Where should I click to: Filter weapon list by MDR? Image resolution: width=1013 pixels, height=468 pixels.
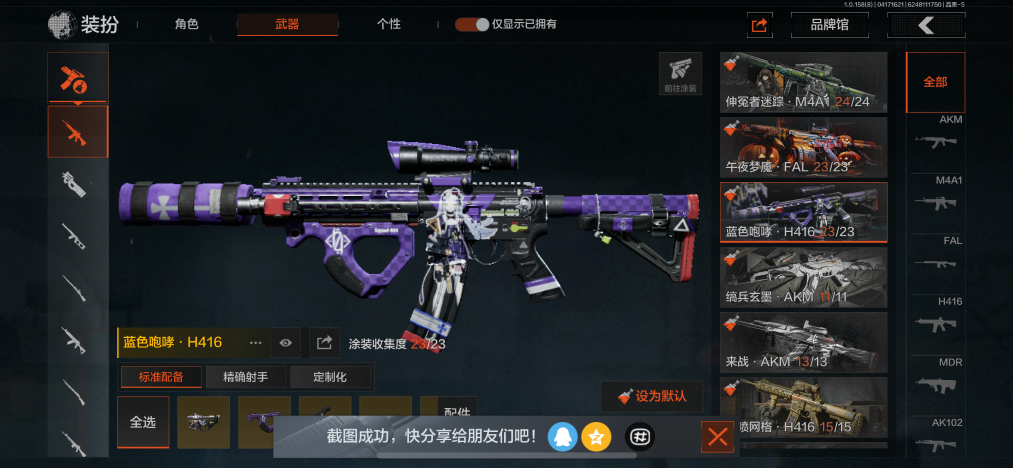[x=936, y=382]
